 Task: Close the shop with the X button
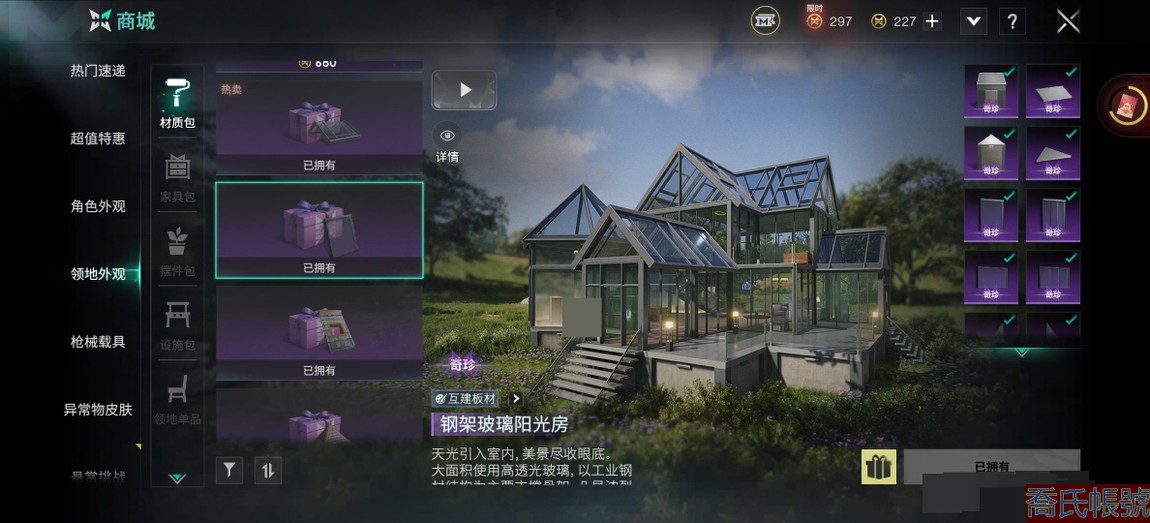(1068, 21)
